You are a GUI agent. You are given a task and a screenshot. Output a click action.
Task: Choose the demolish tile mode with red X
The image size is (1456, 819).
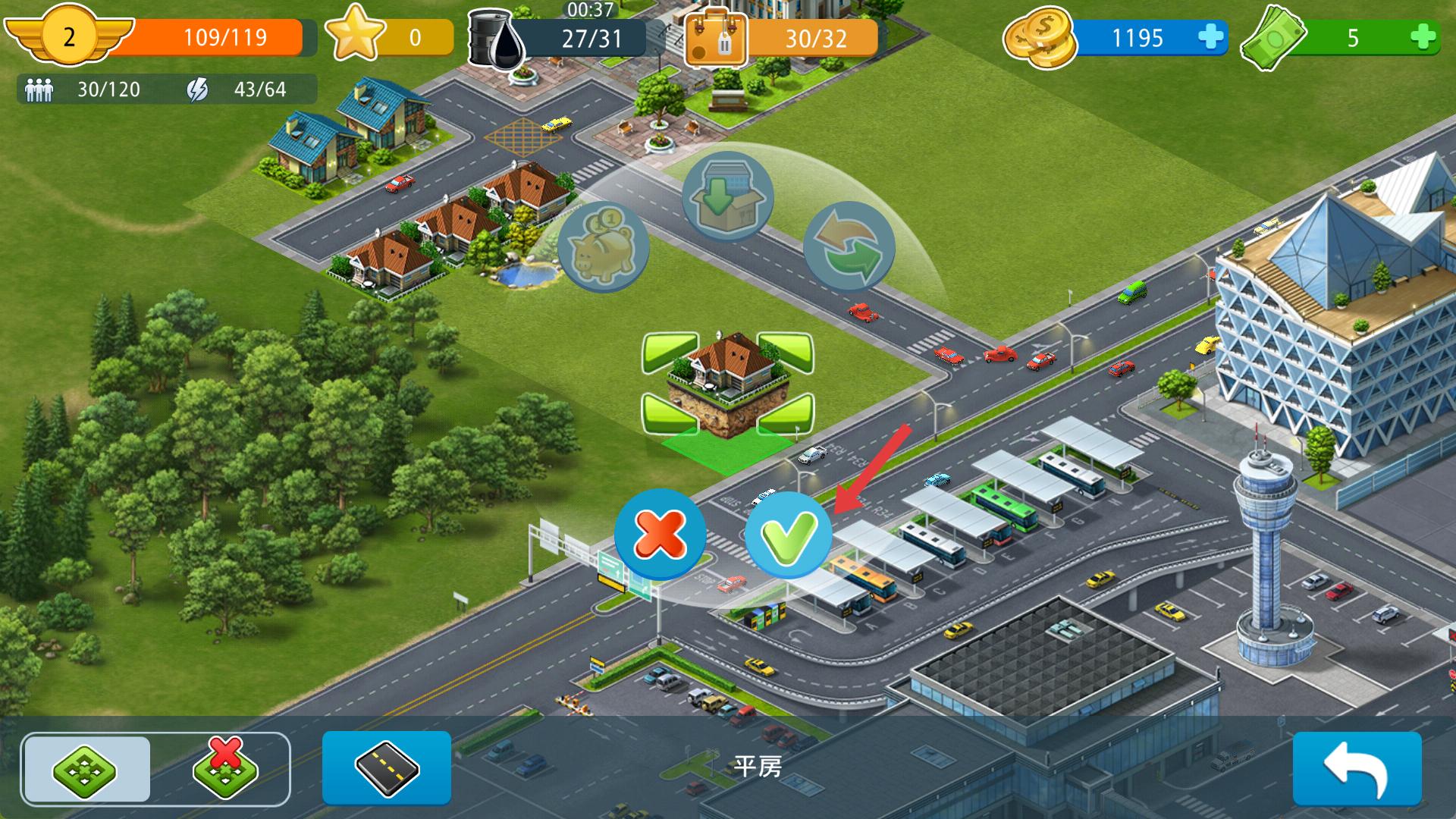pyautogui.click(x=225, y=770)
